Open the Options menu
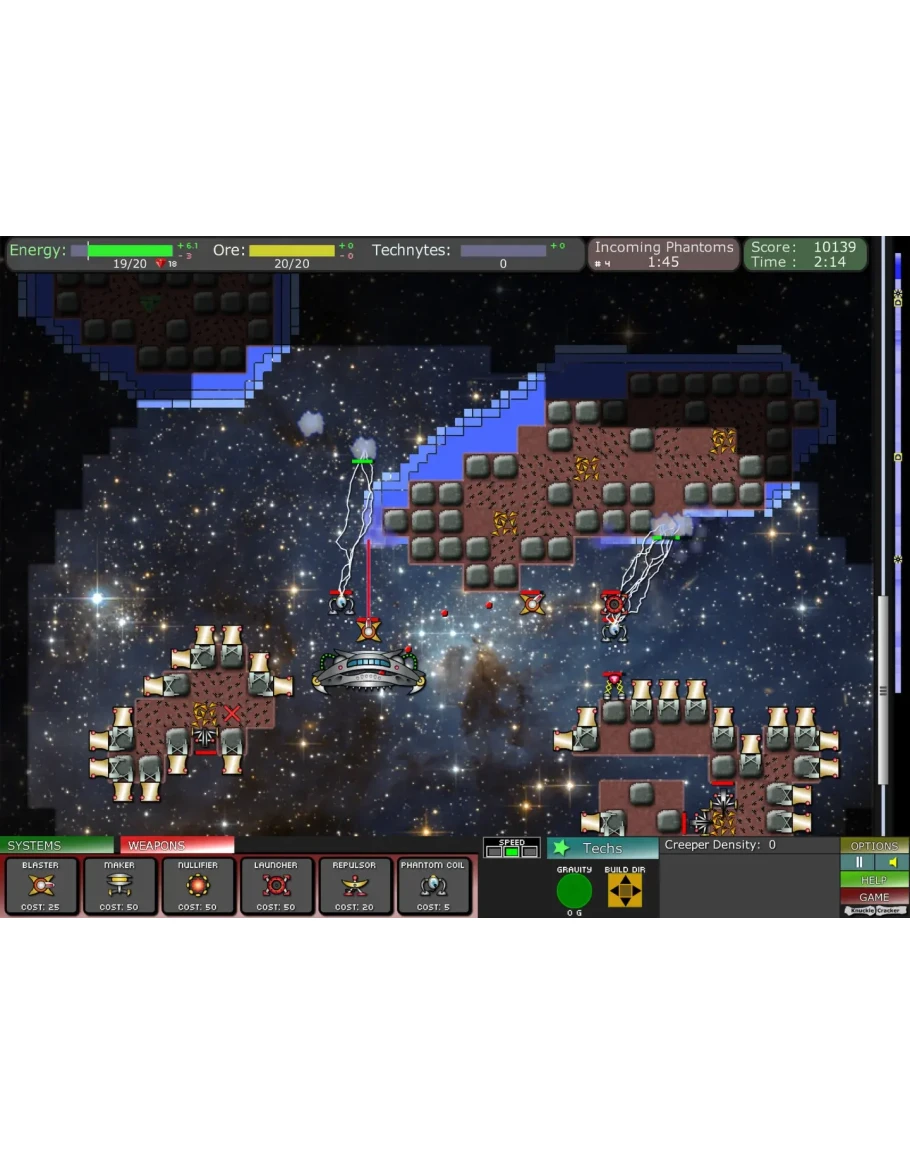The width and height of the screenshot is (910, 1155). pos(874,846)
